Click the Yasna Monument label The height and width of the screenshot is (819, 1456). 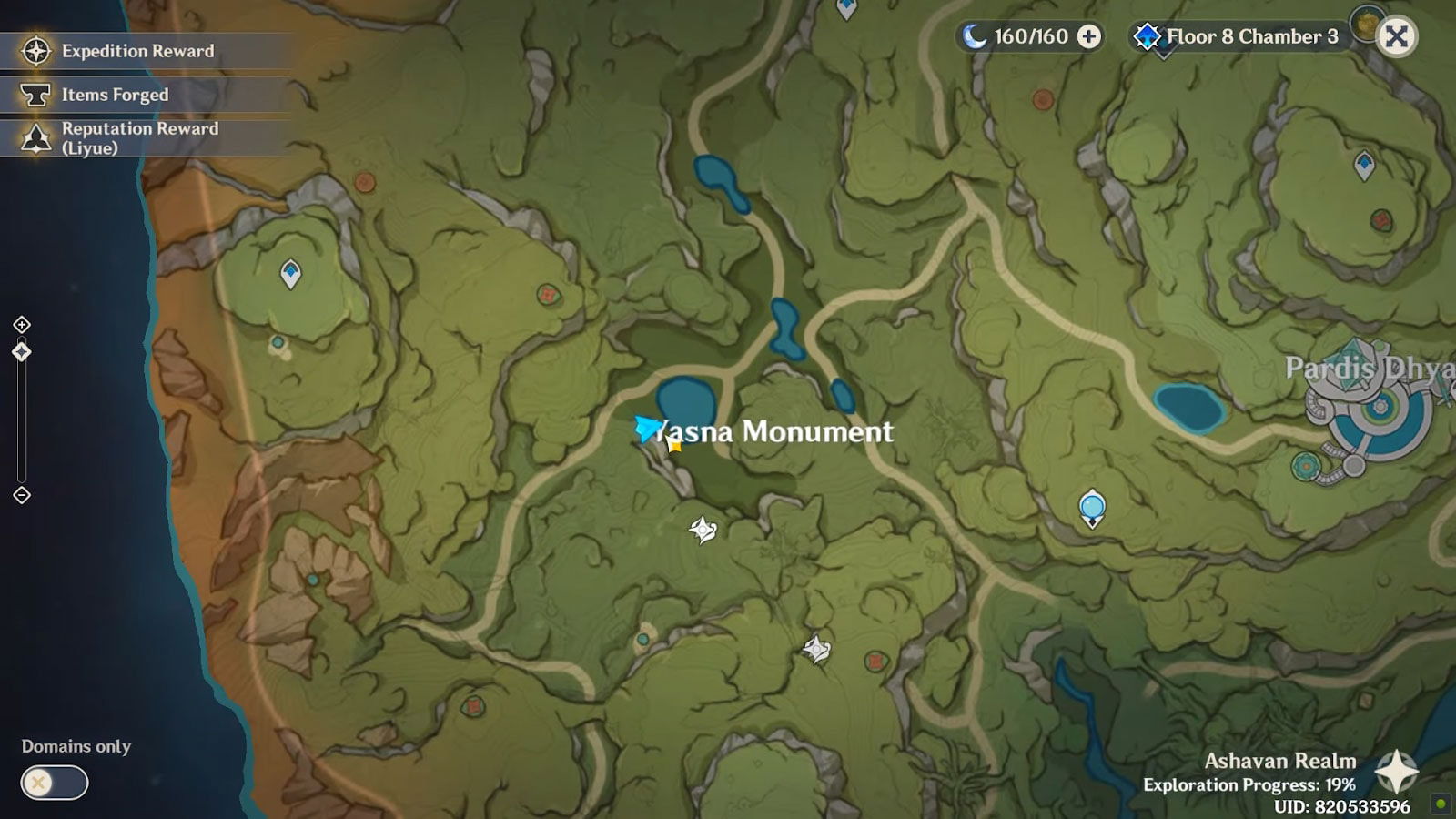775,431
